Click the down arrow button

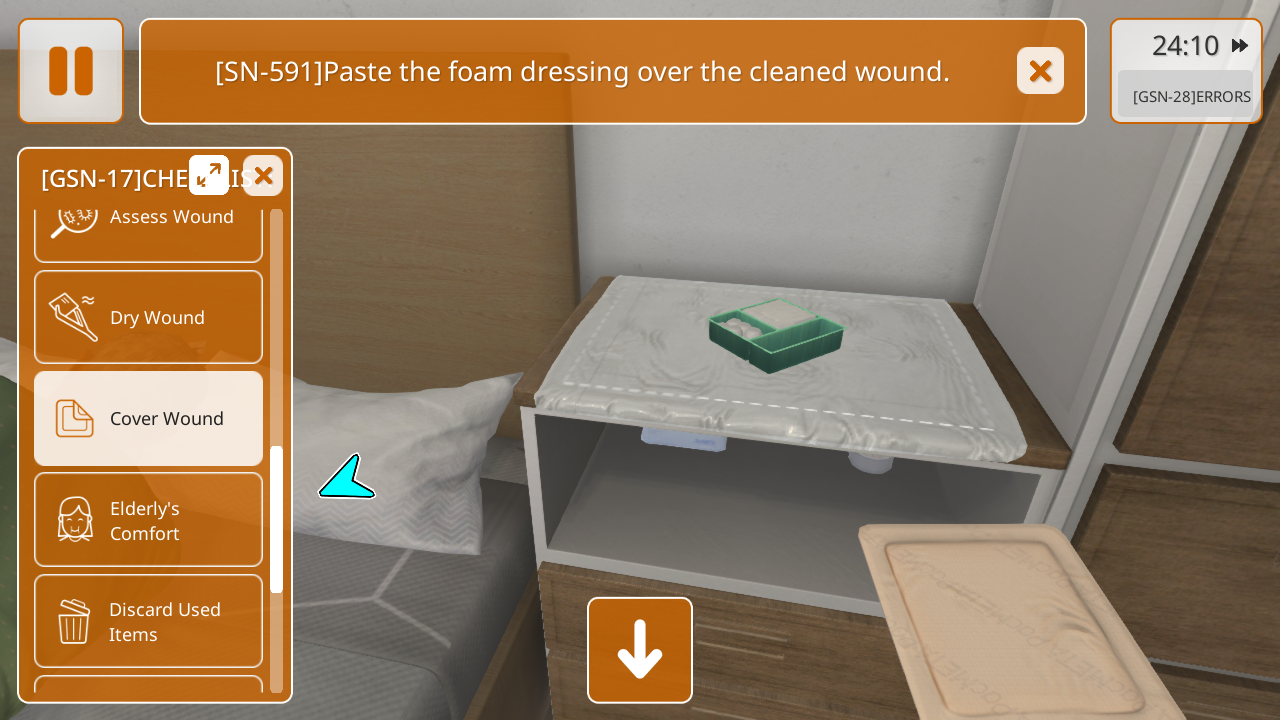pyautogui.click(x=640, y=650)
